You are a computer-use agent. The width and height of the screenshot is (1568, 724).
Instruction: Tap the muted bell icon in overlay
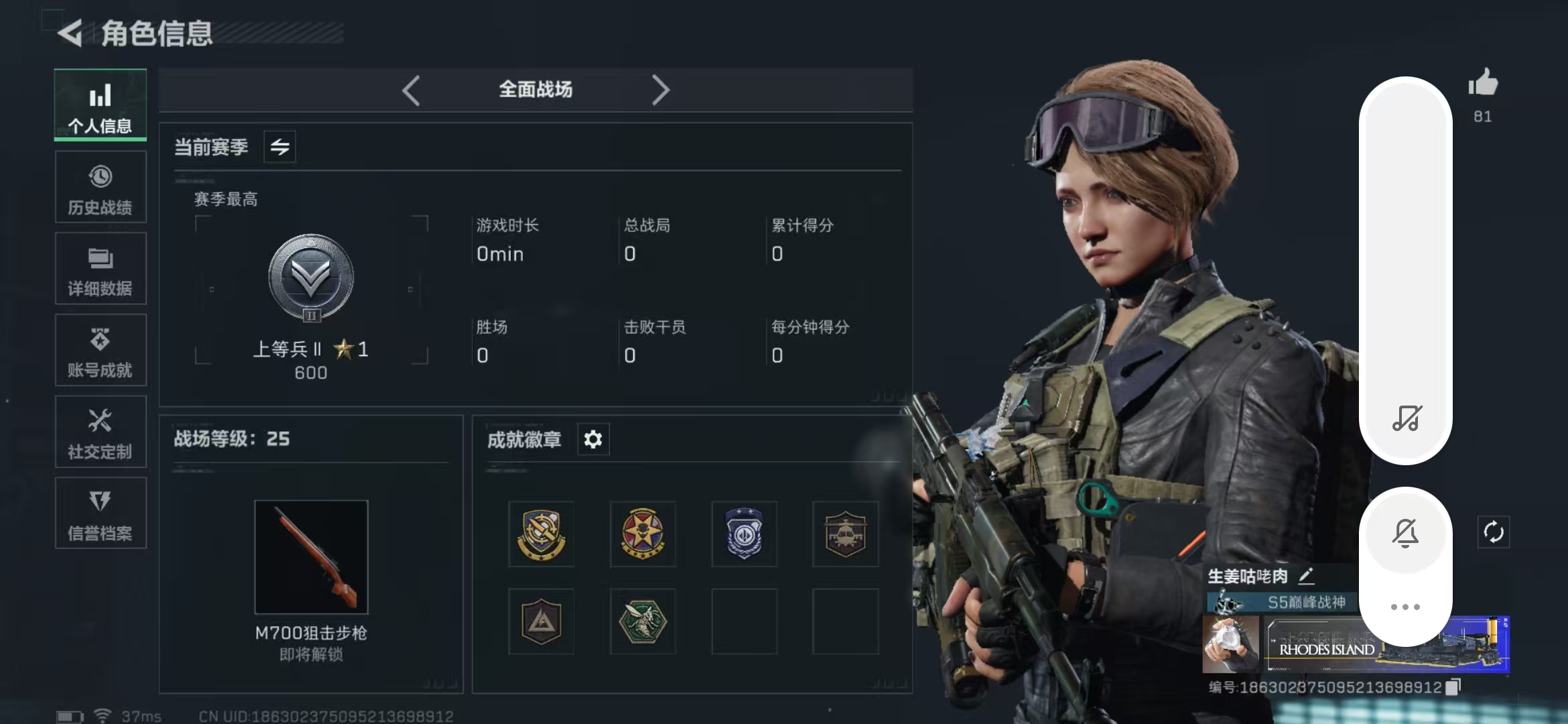[1405, 534]
